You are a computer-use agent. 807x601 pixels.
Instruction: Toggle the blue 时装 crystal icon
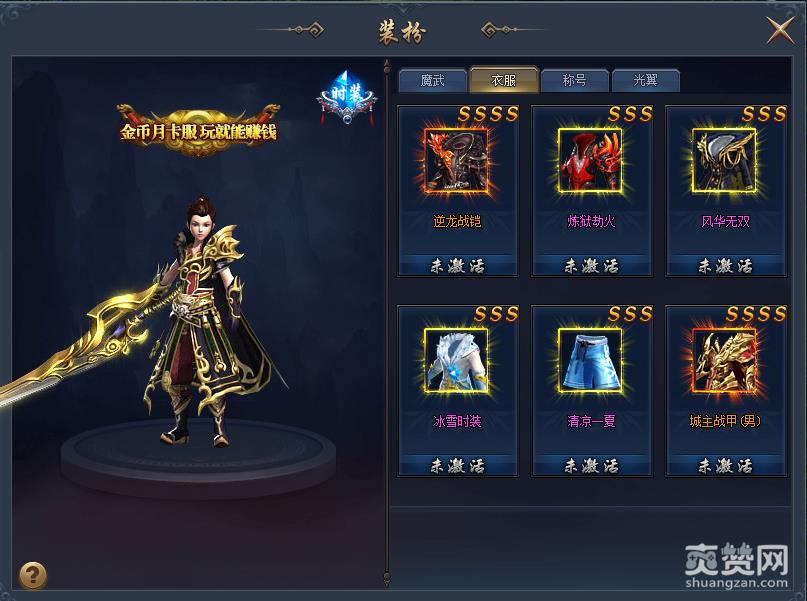[x=345, y=96]
